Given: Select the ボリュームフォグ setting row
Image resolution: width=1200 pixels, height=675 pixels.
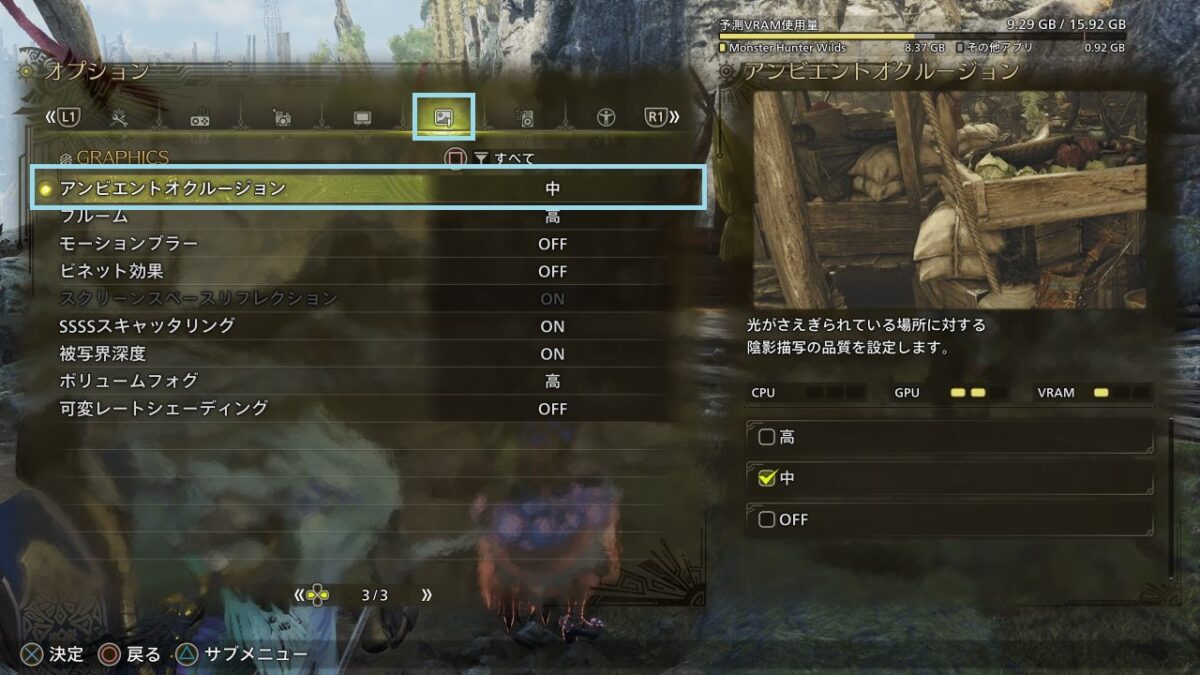Looking at the screenshot, I should pos(370,381).
